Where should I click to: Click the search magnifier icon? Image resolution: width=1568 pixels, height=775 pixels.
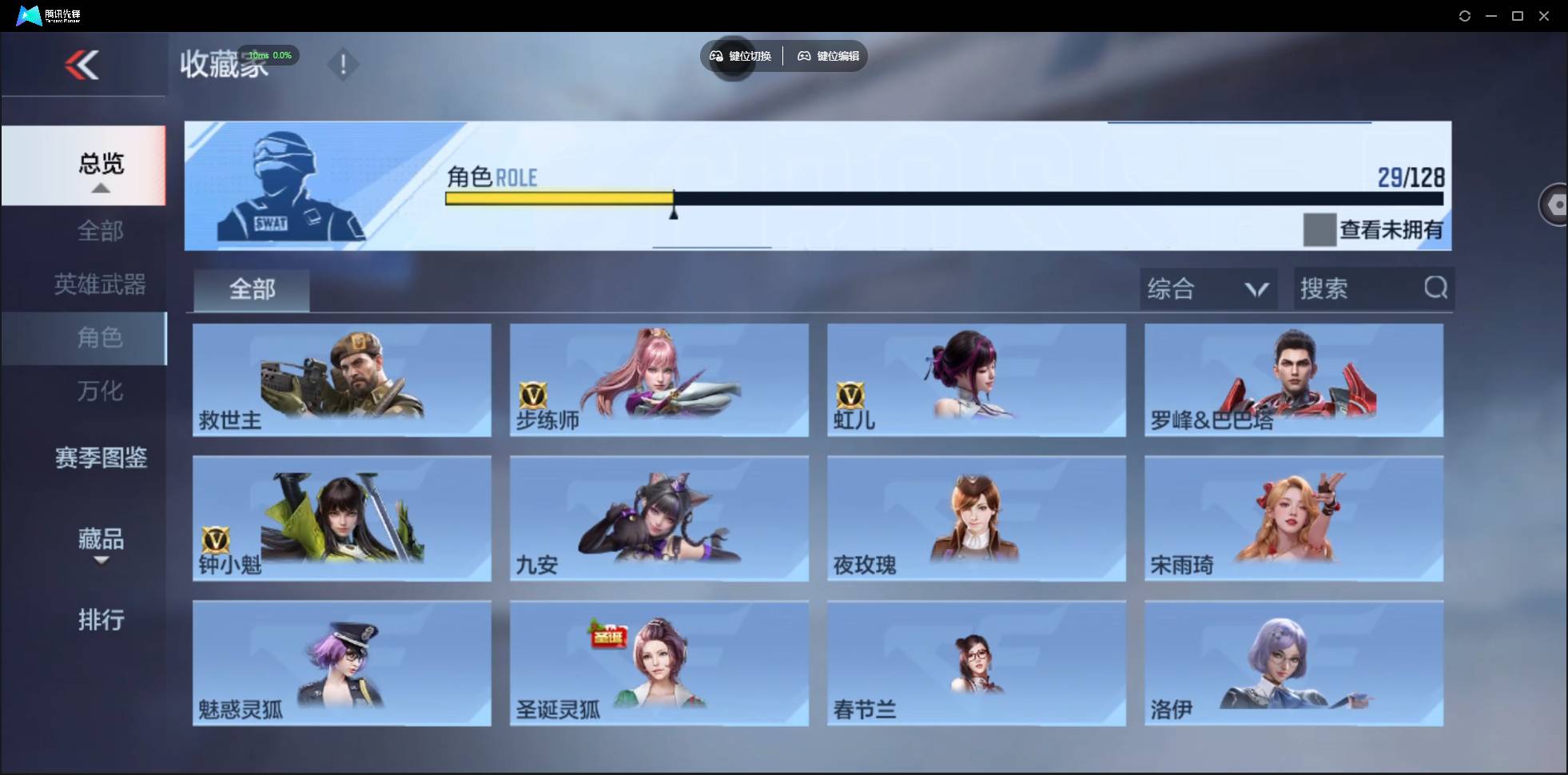point(1436,288)
